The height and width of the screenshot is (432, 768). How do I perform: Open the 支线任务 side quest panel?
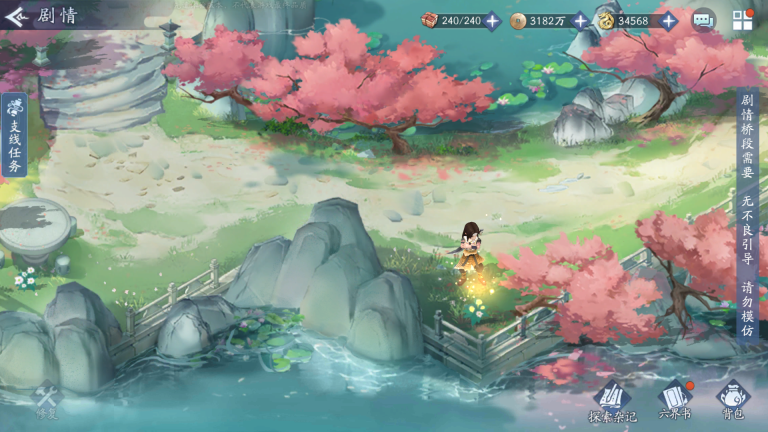click(x=14, y=136)
